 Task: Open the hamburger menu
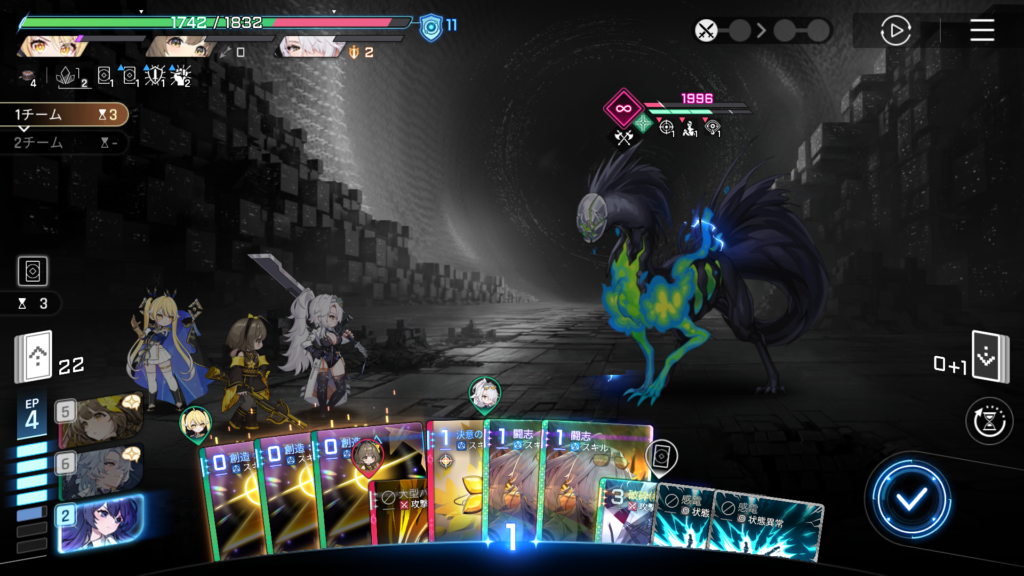[982, 30]
